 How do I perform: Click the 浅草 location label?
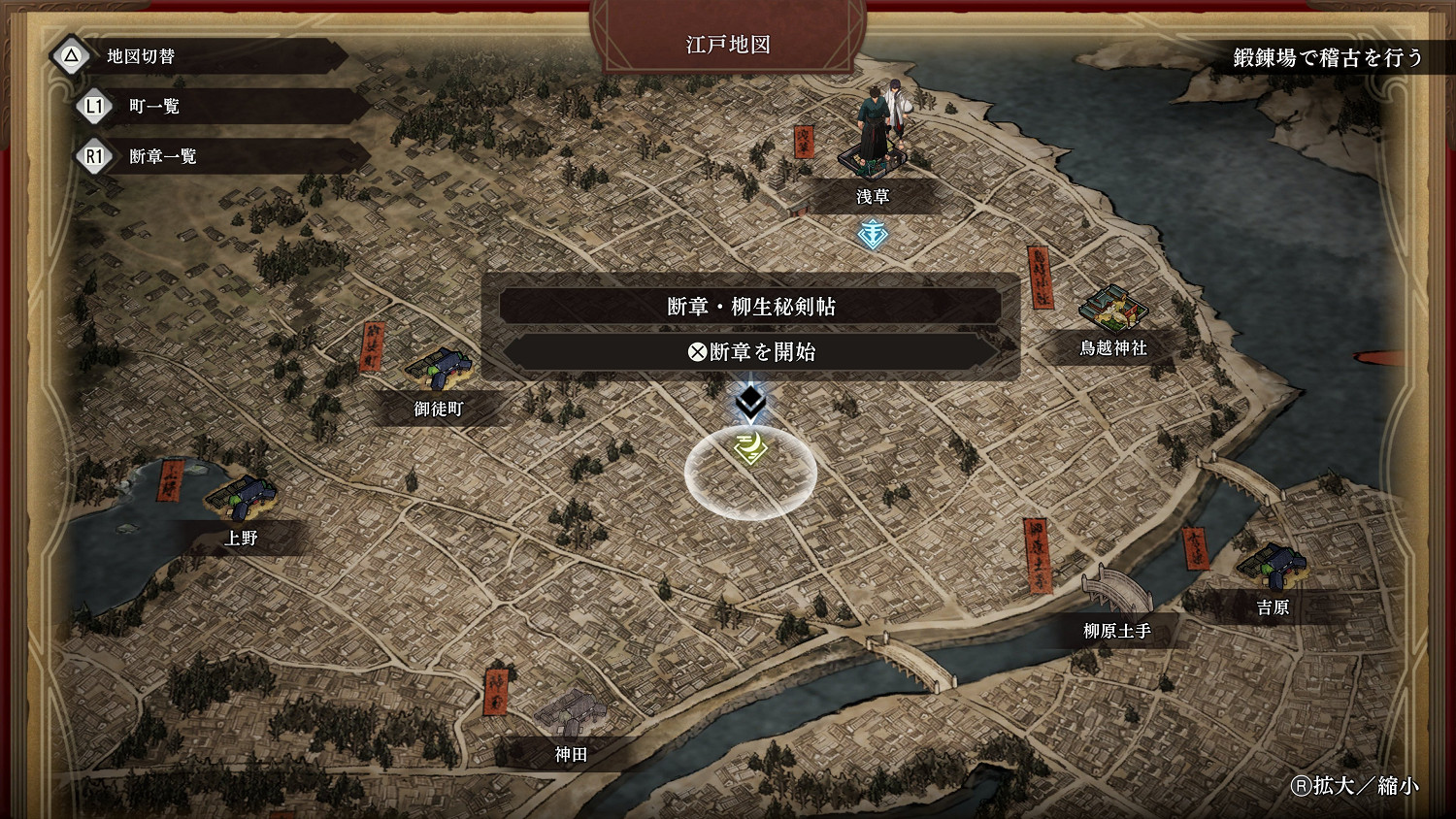click(x=872, y=196)
